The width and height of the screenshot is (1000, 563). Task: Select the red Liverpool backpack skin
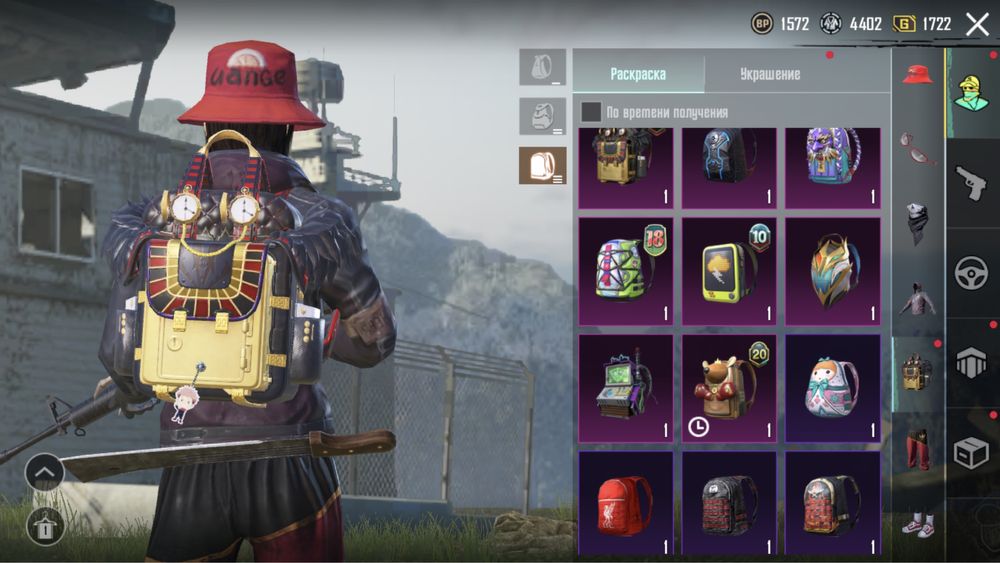(626, 503)
